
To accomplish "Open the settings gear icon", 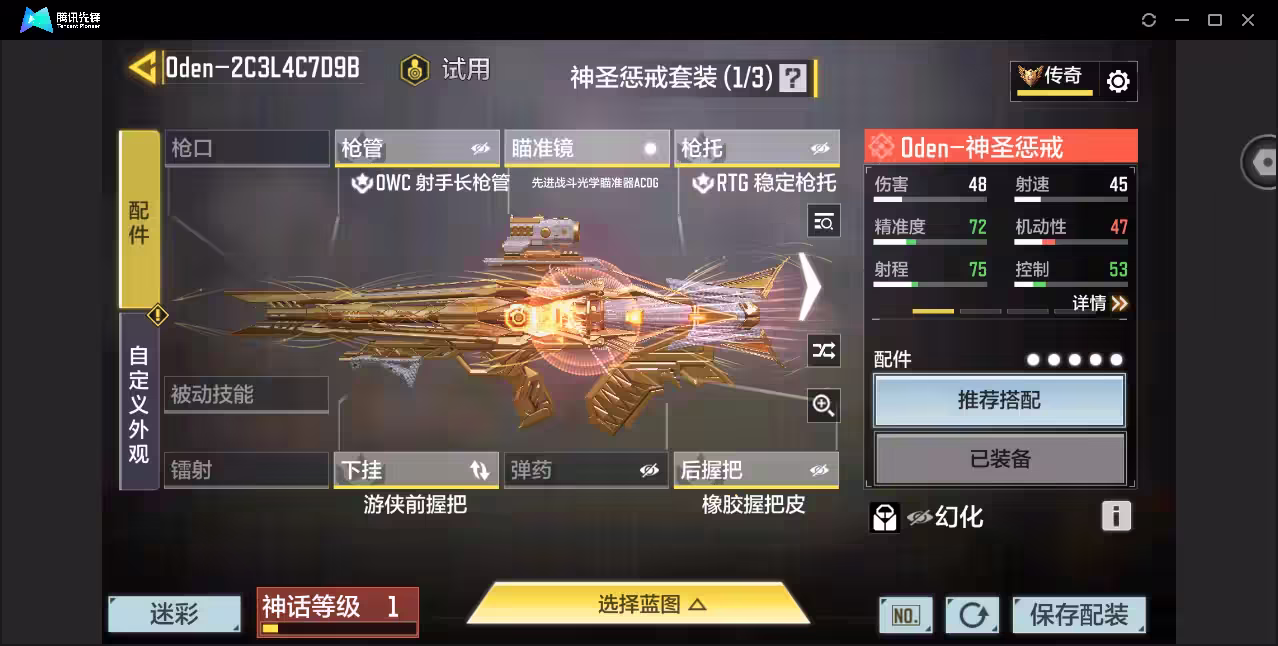I will click(x=1118, y=81).
